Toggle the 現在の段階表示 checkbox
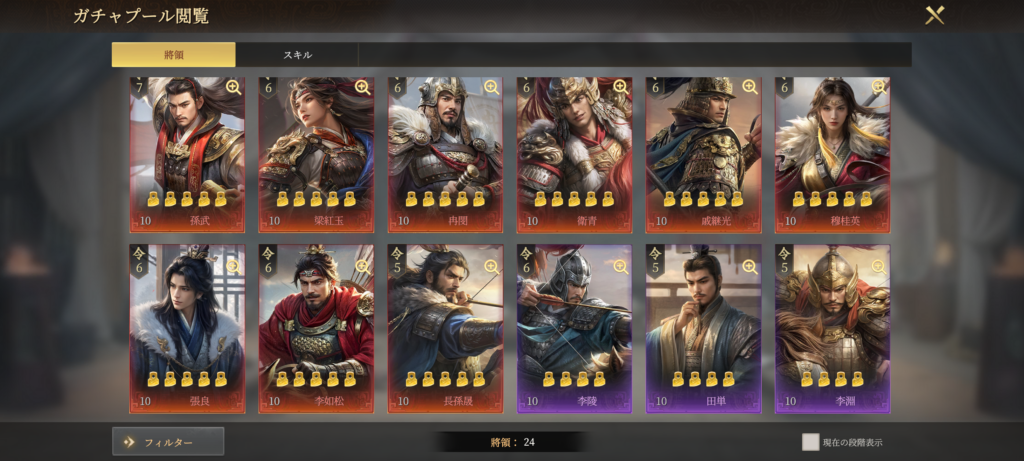 click(x=810, y=442)
